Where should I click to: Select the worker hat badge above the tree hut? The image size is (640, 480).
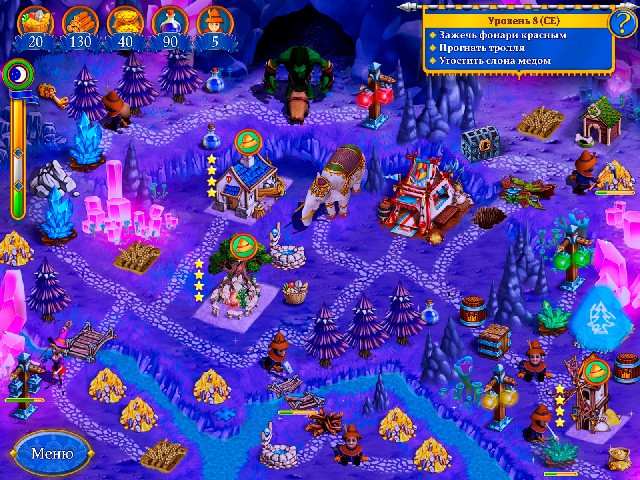[x=240, y=244]
